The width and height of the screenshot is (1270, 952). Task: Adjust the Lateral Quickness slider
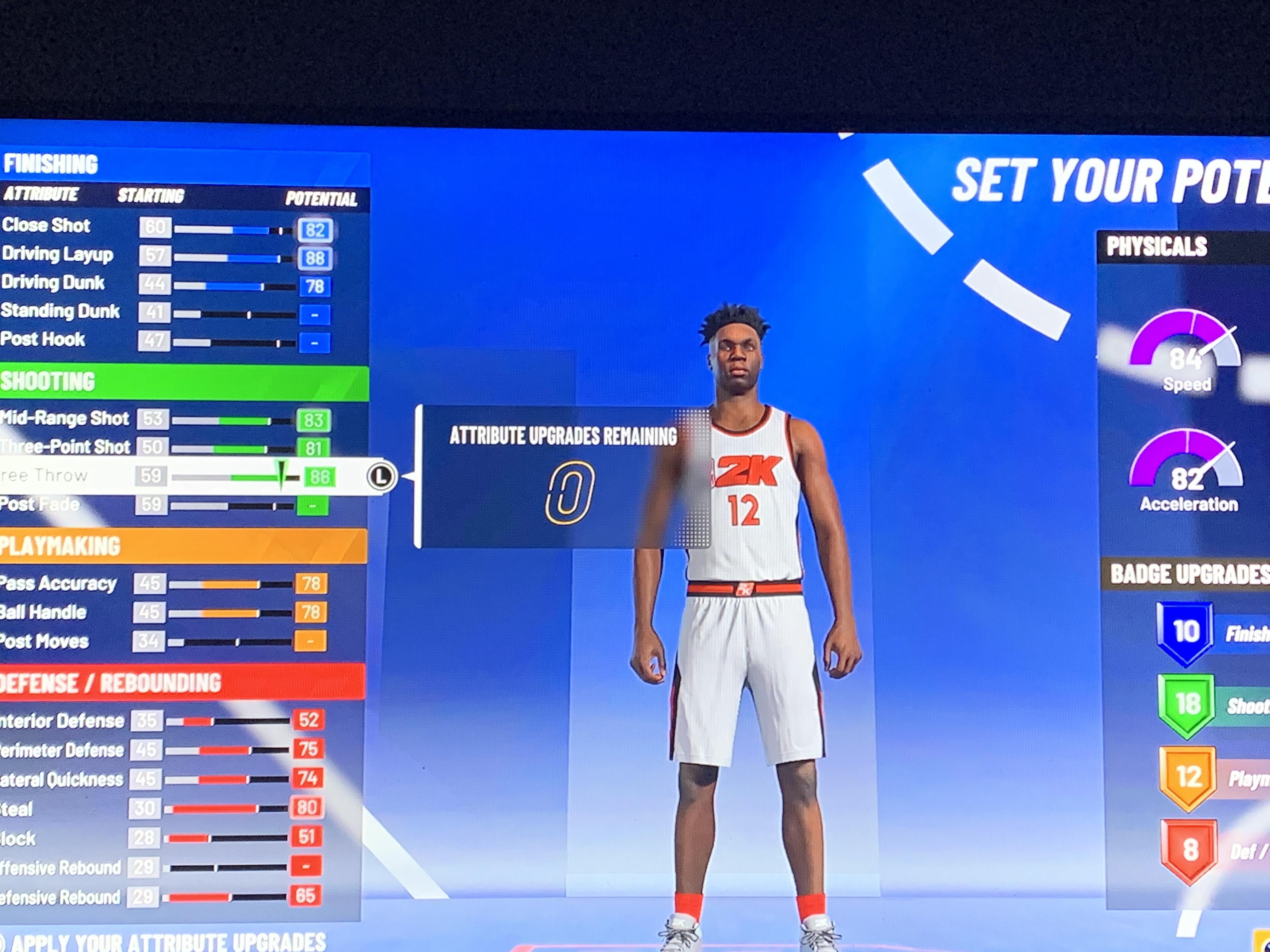227,779
